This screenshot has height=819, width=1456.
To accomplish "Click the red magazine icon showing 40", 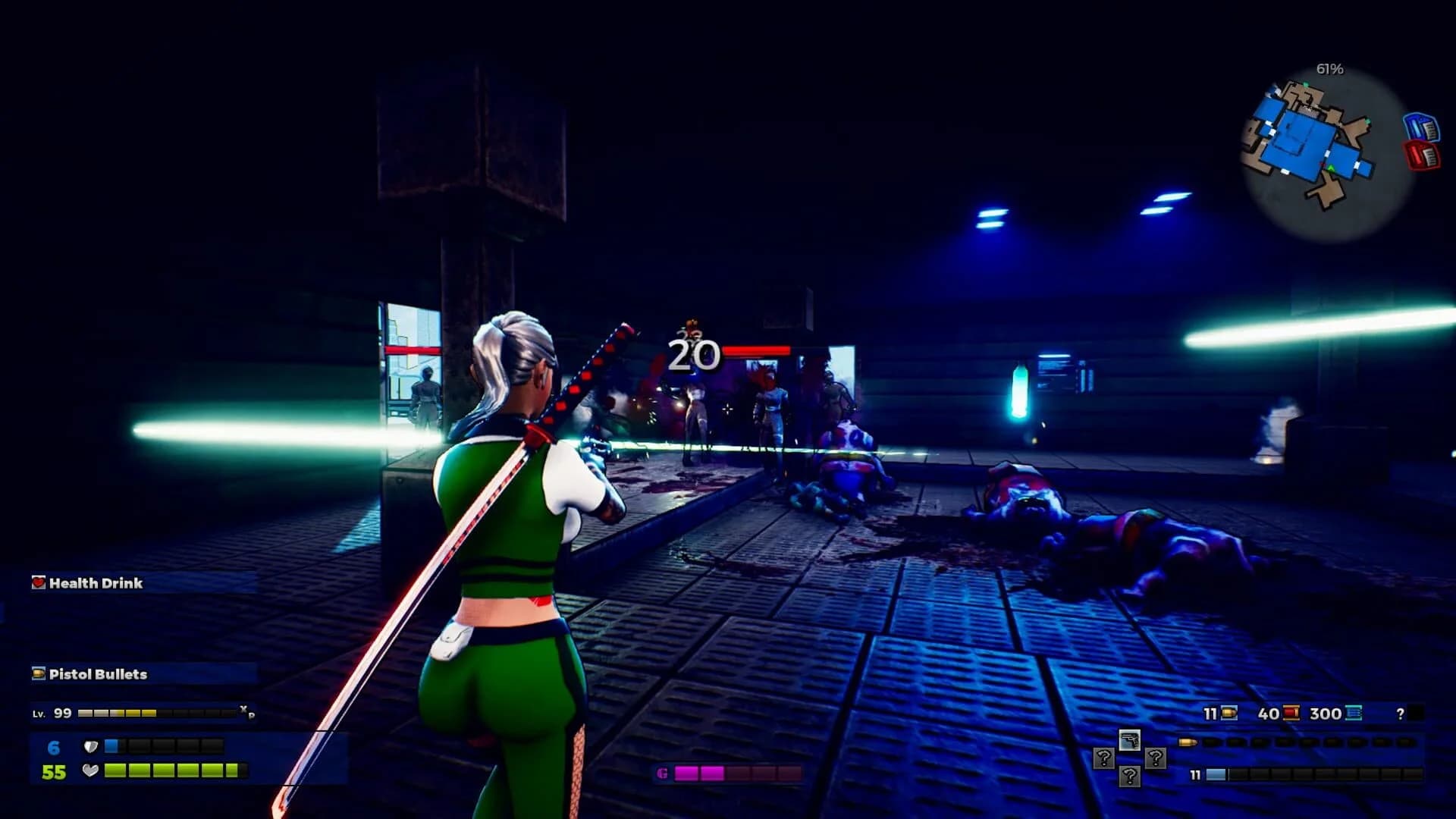I will (1291, 713).
